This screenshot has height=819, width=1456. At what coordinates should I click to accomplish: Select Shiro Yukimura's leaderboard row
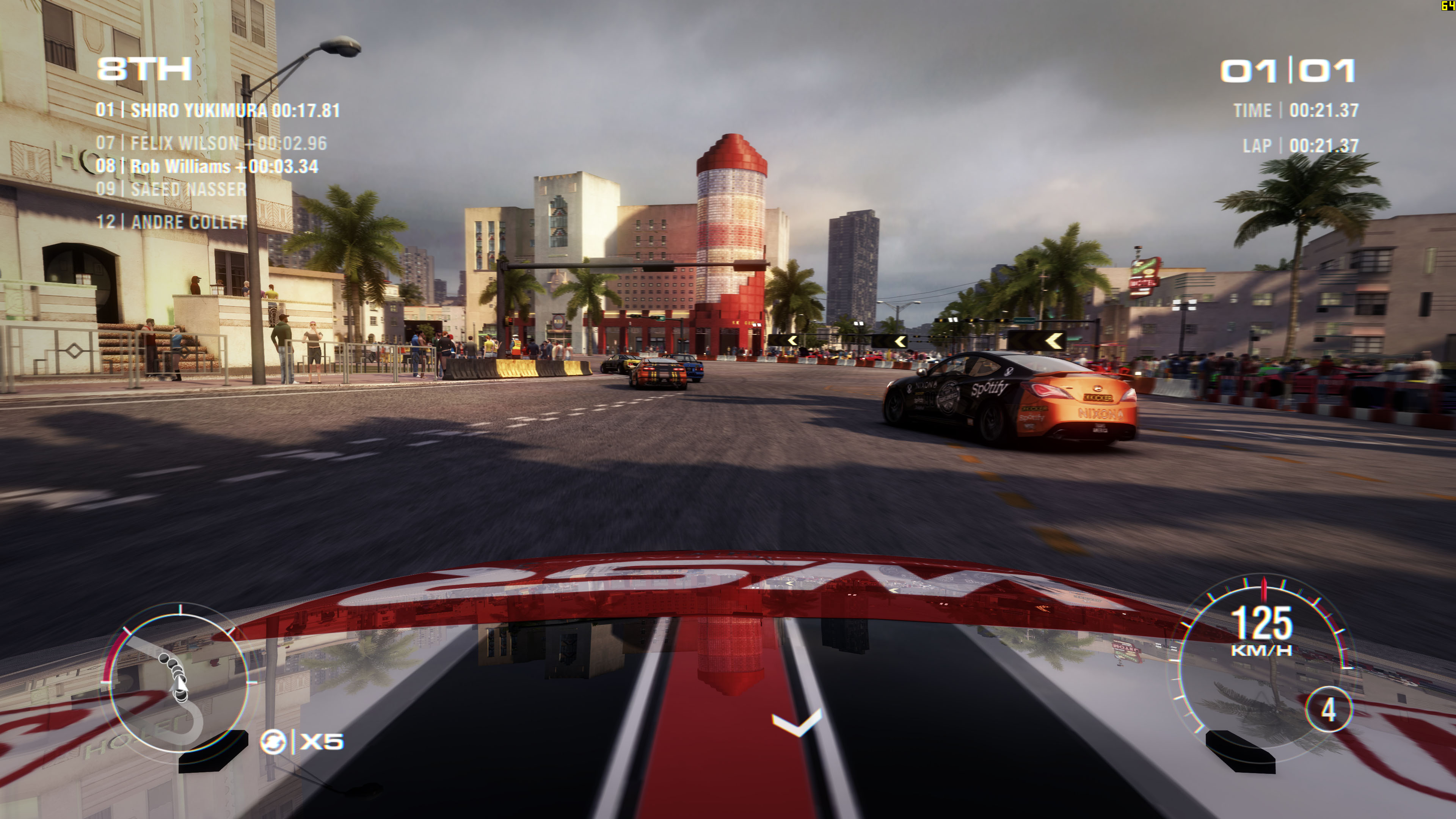(x=218, y=110)
